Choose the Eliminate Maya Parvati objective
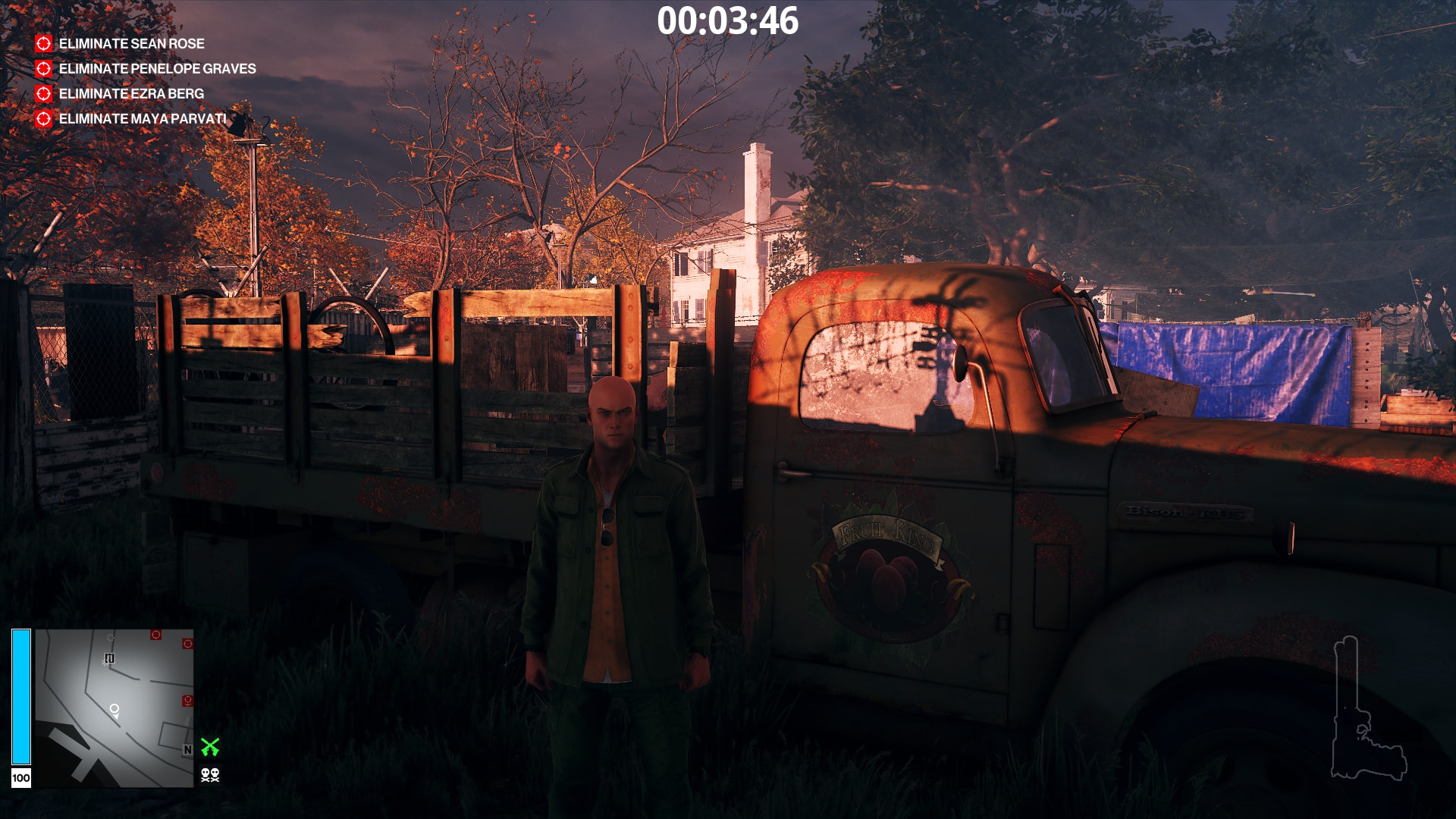Image resolution: width=1456 pixels, height=819 pixels. click(x=143, y=119)
